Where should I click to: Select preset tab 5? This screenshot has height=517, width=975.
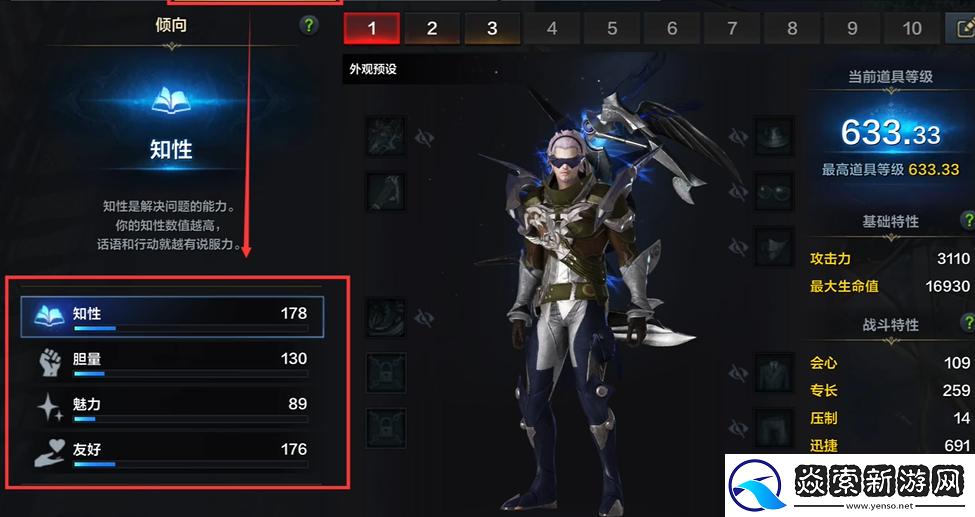(612, 29)
